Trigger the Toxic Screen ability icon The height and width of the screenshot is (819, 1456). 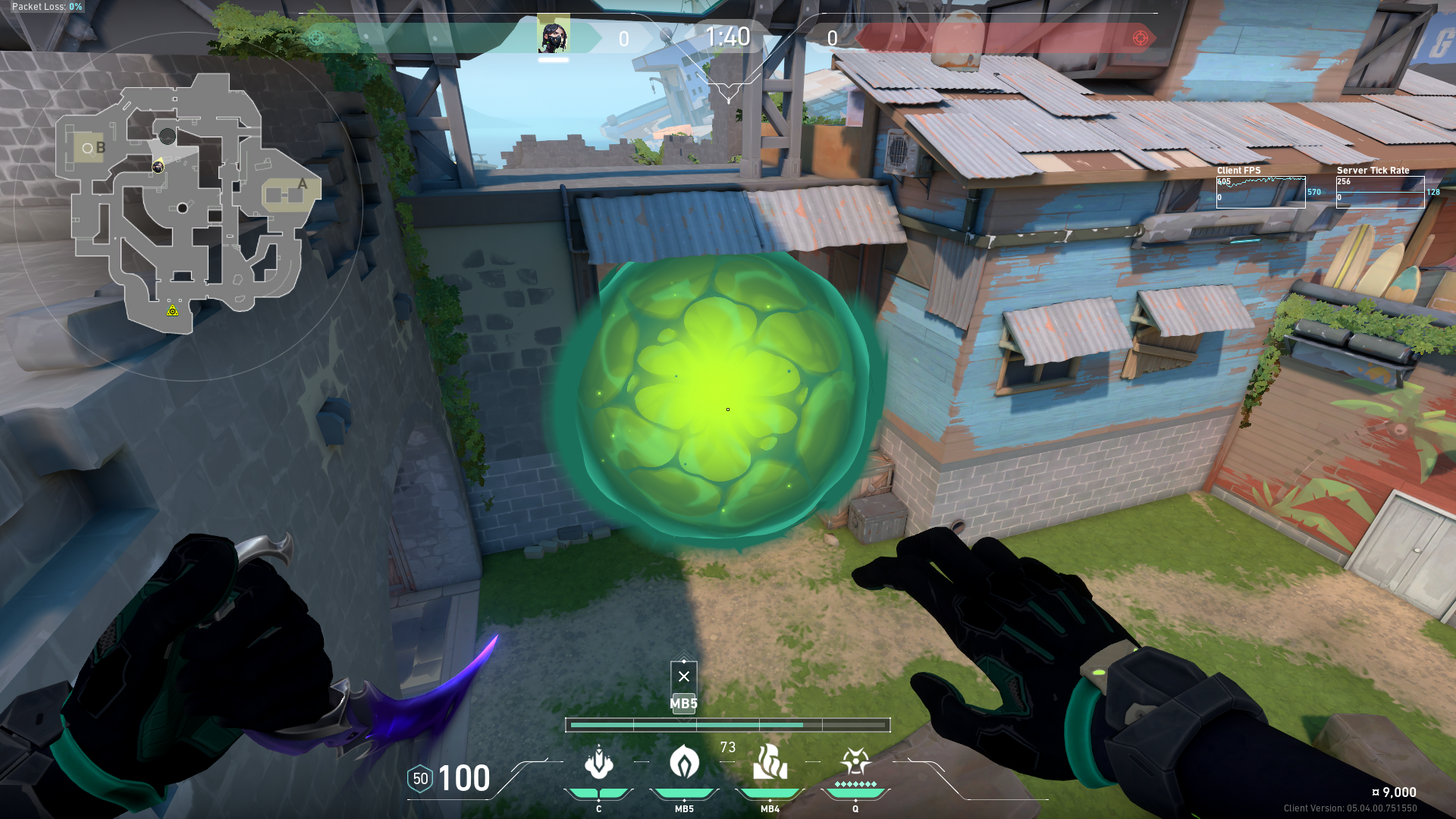(x=770, y=761)
